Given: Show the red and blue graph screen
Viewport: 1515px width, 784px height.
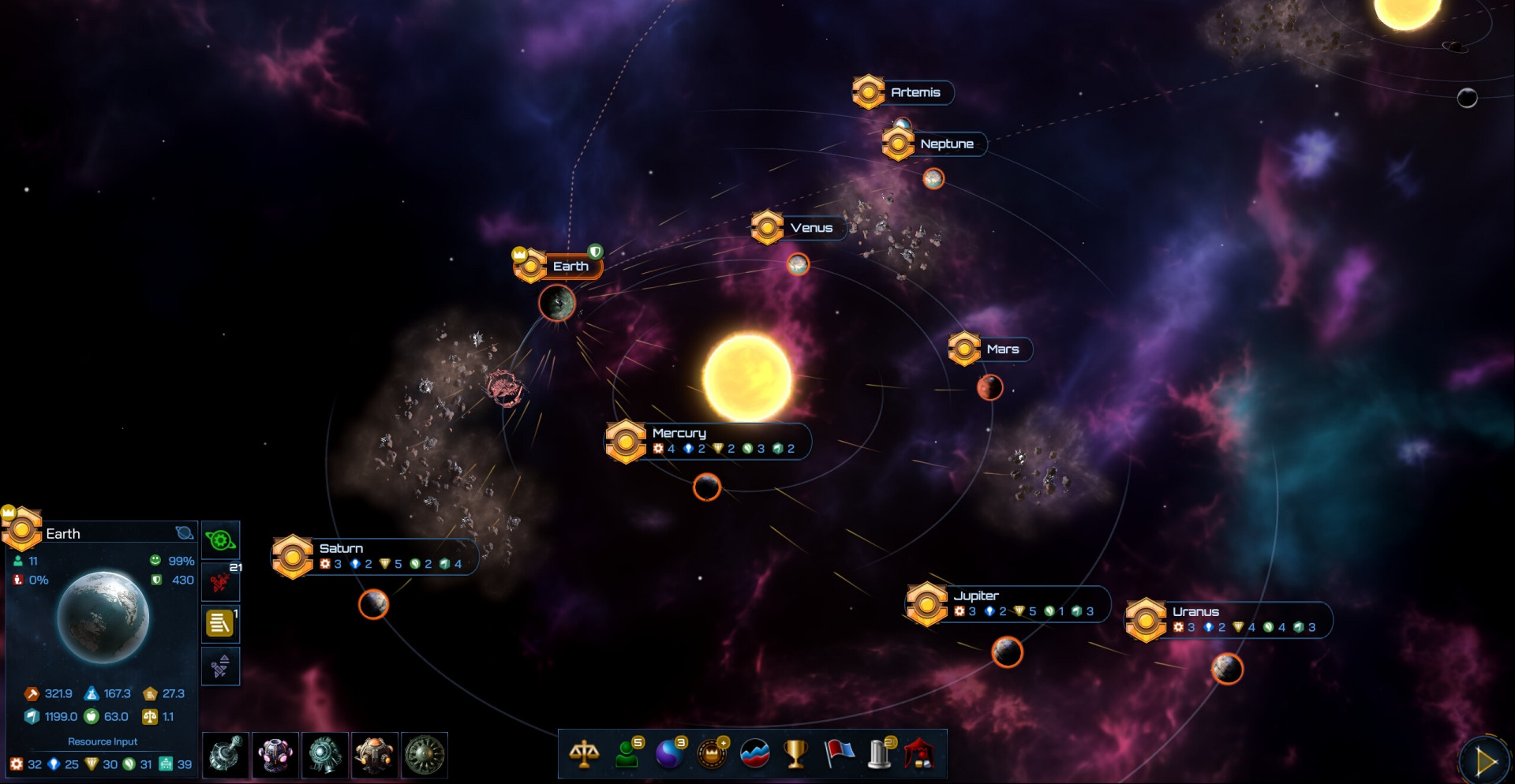Looking at the screenshot, I should pos(754,754).
